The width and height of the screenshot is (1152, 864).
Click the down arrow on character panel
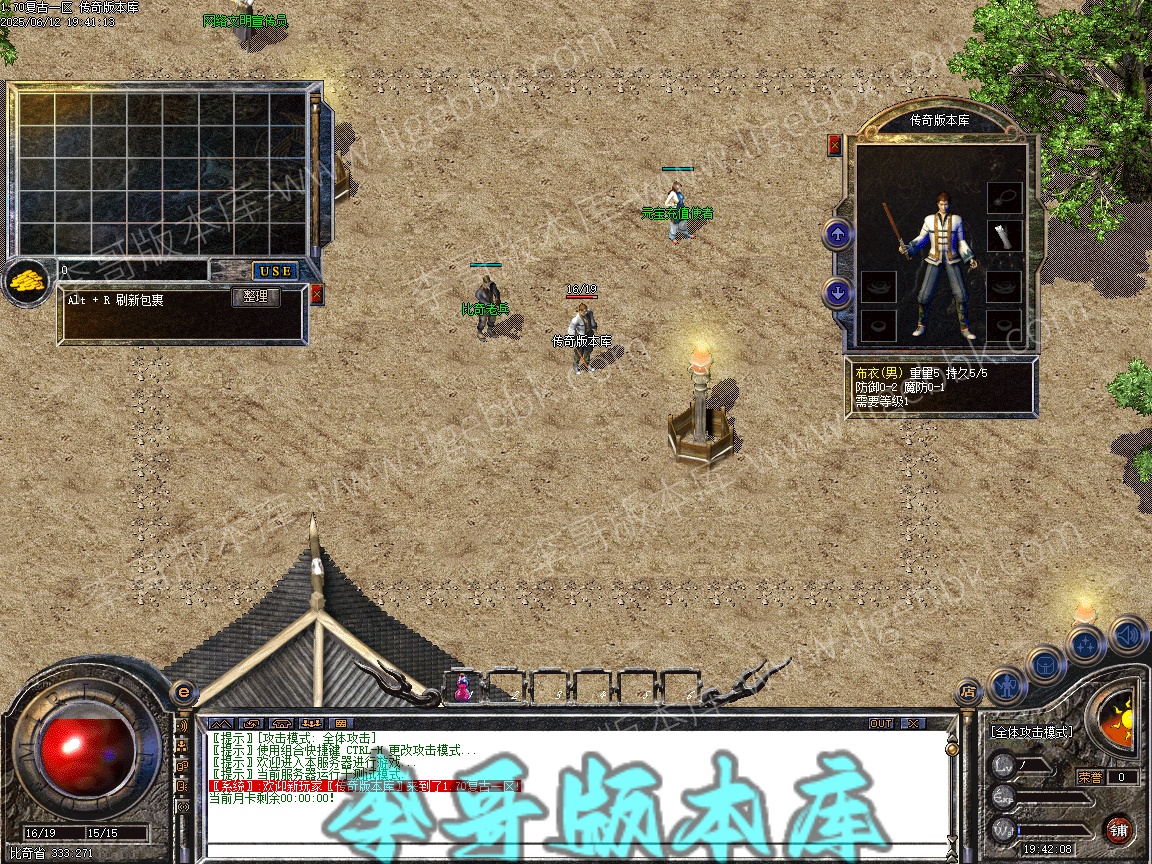tap(838, 293)
